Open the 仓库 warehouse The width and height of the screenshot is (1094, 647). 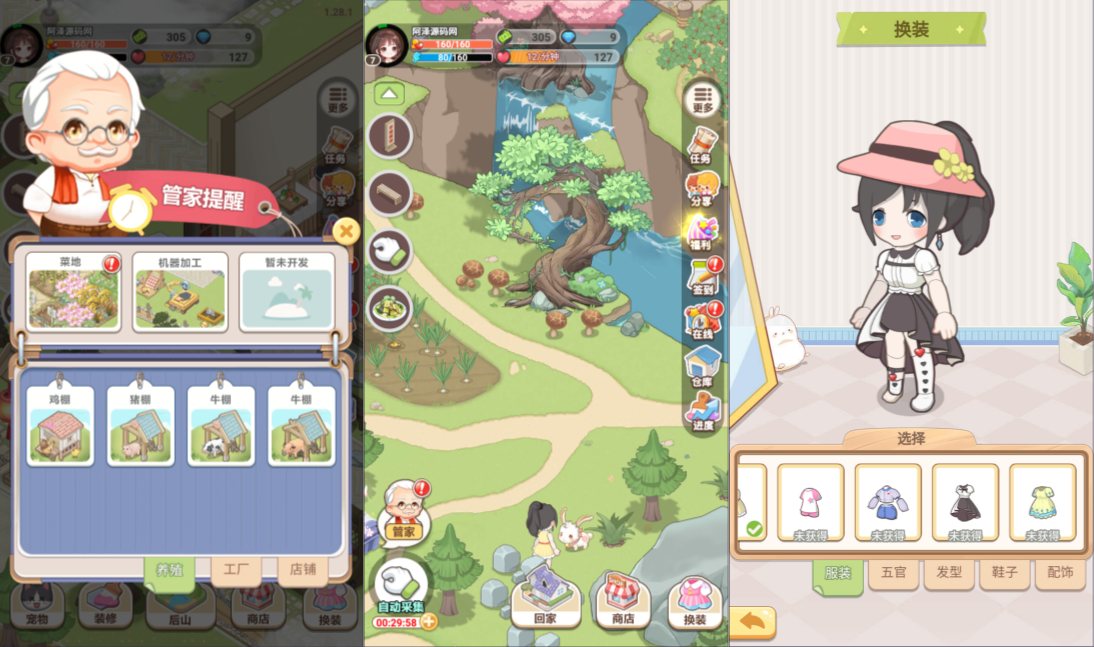703,365
